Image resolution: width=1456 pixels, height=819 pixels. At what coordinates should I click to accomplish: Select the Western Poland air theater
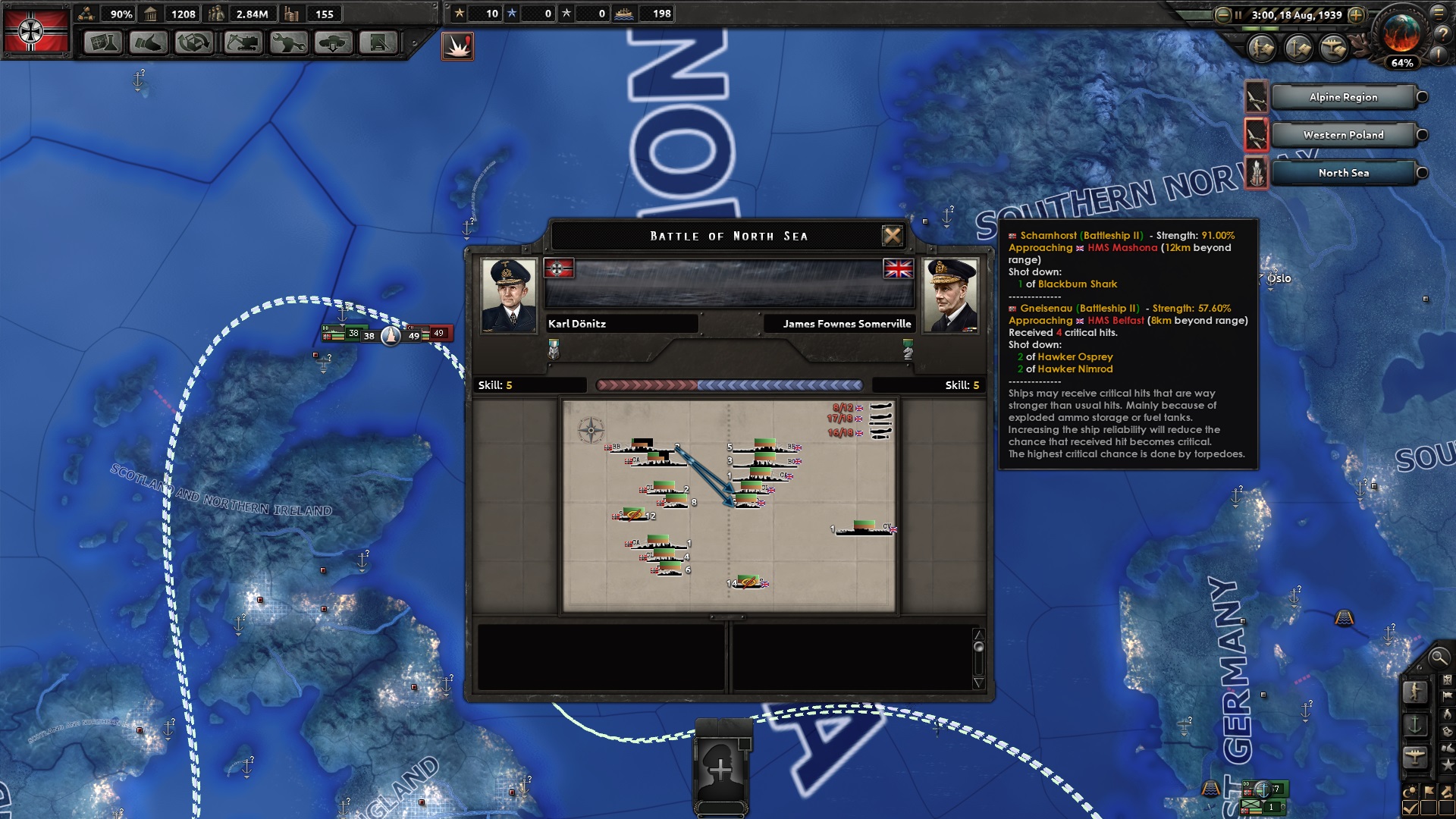(1343, 135)
